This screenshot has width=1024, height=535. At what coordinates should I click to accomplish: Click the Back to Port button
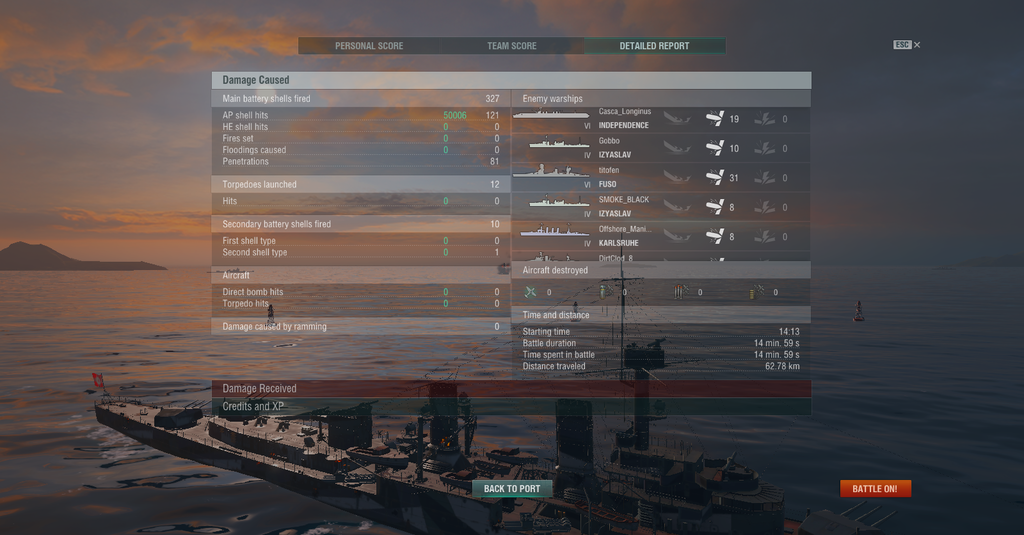click(512, 489)
